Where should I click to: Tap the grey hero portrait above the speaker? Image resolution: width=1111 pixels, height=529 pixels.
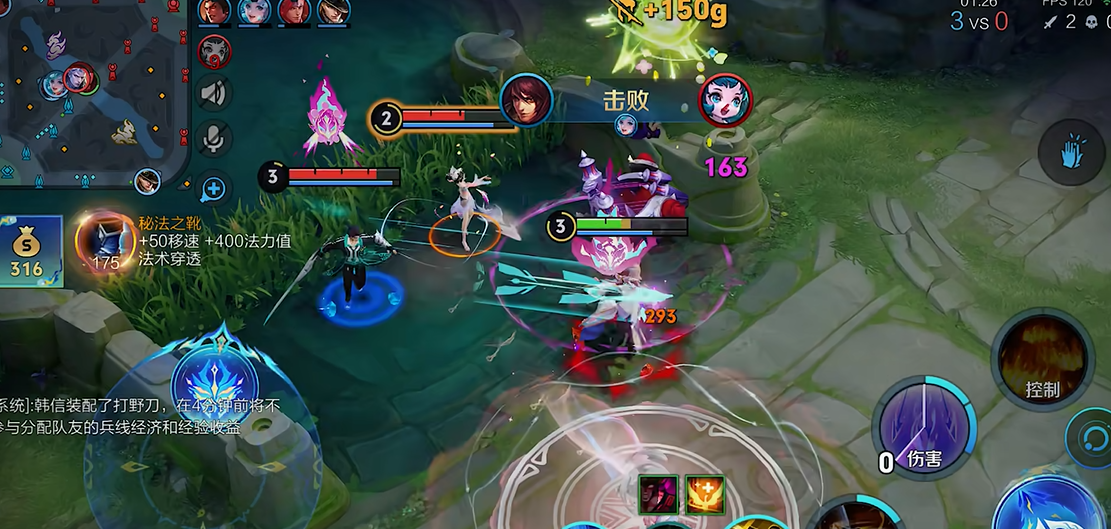(x=214, y=51)
